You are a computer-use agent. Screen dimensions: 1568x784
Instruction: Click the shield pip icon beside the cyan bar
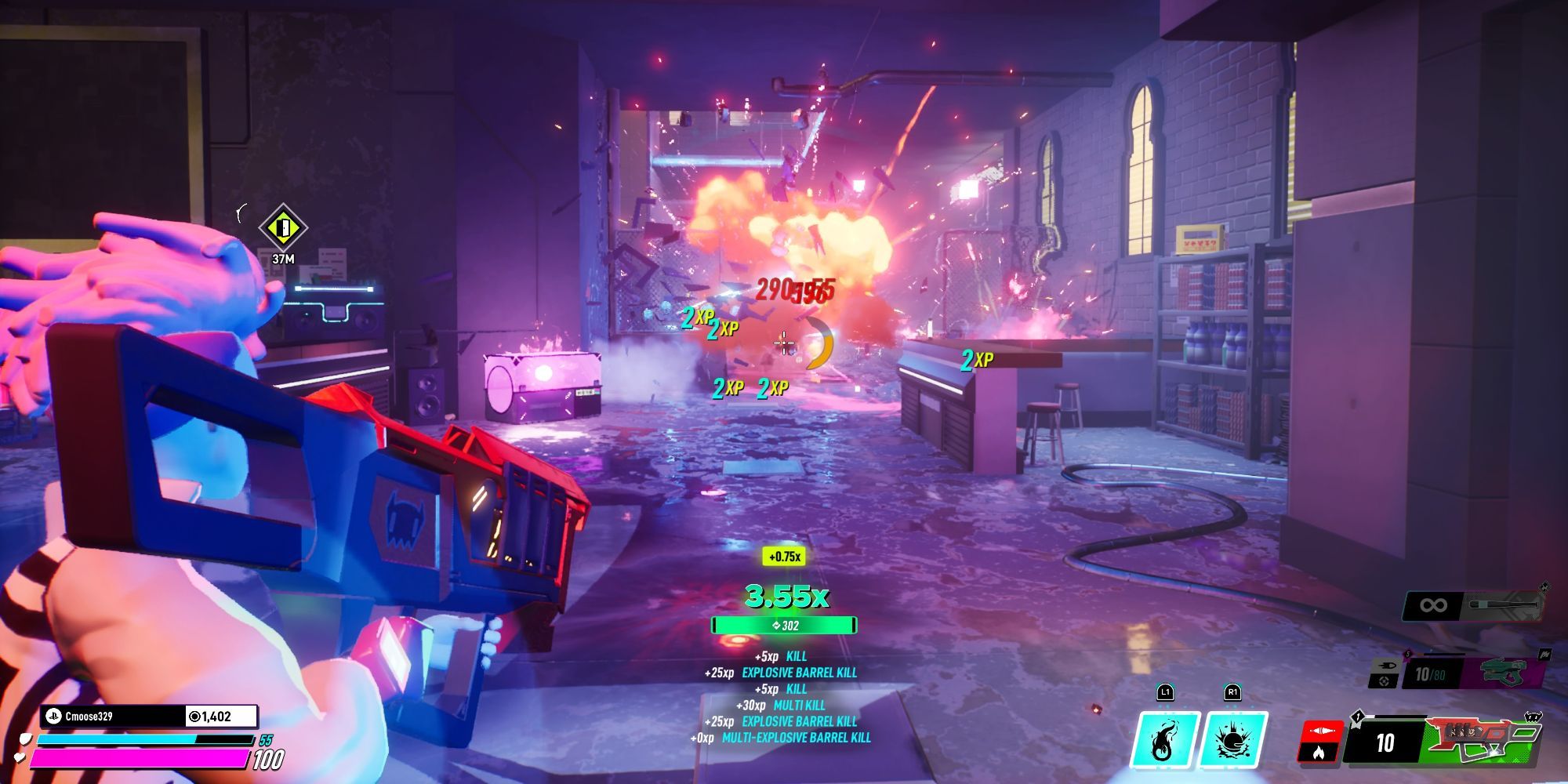26,739
